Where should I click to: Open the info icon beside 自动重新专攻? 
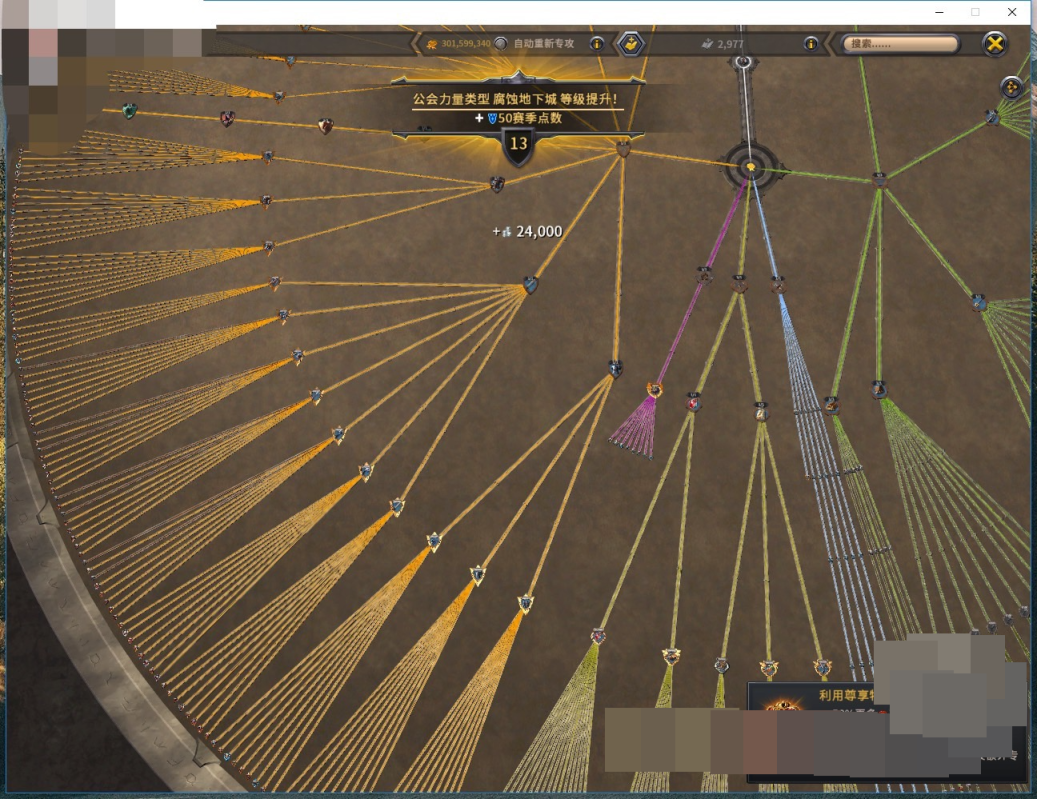[x=597, y=44]
